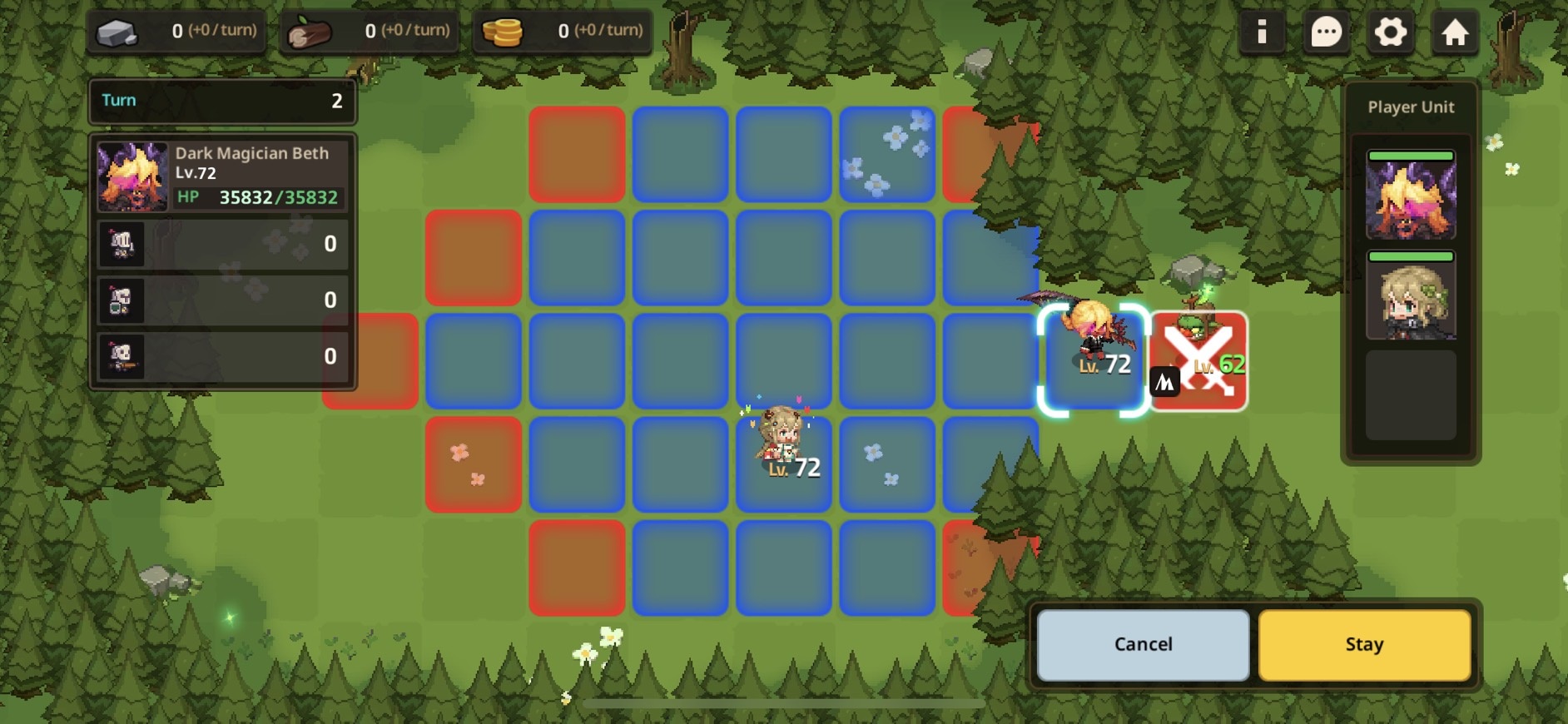Attack the enemy tile marked with X

tap(1198, 361)
